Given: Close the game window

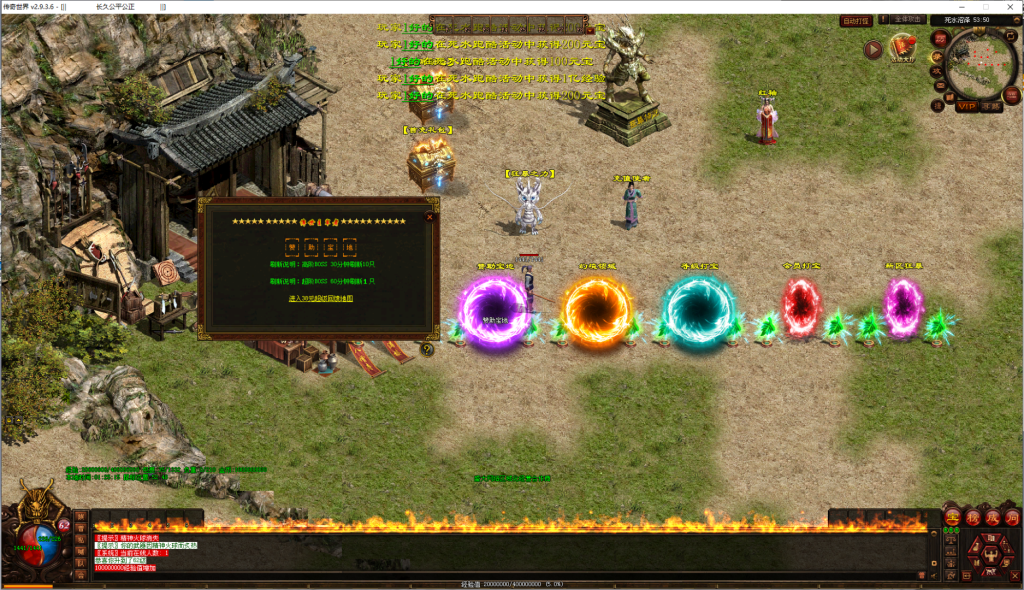Looking at the screenshot, I should [x=1008, y=6].
